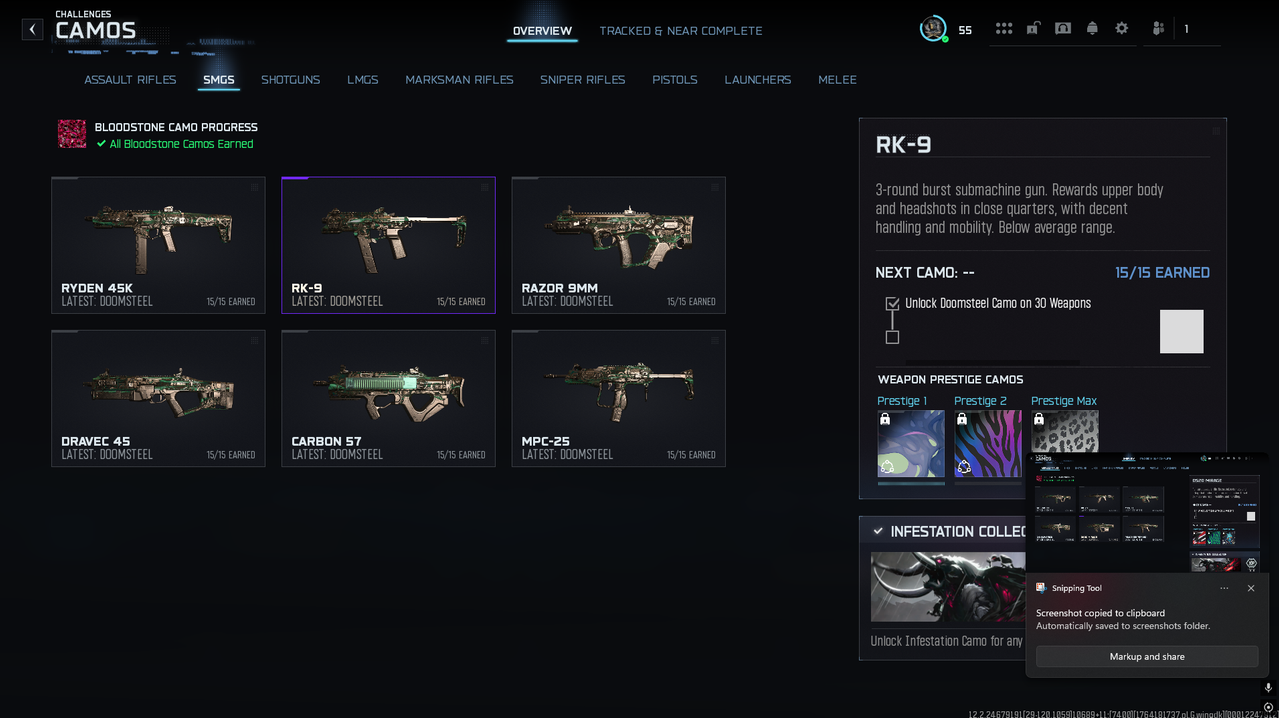The image size is (1279, 718).
Task: Click Markup and share in Snipping Tool
Action: tap(1147, 657)
